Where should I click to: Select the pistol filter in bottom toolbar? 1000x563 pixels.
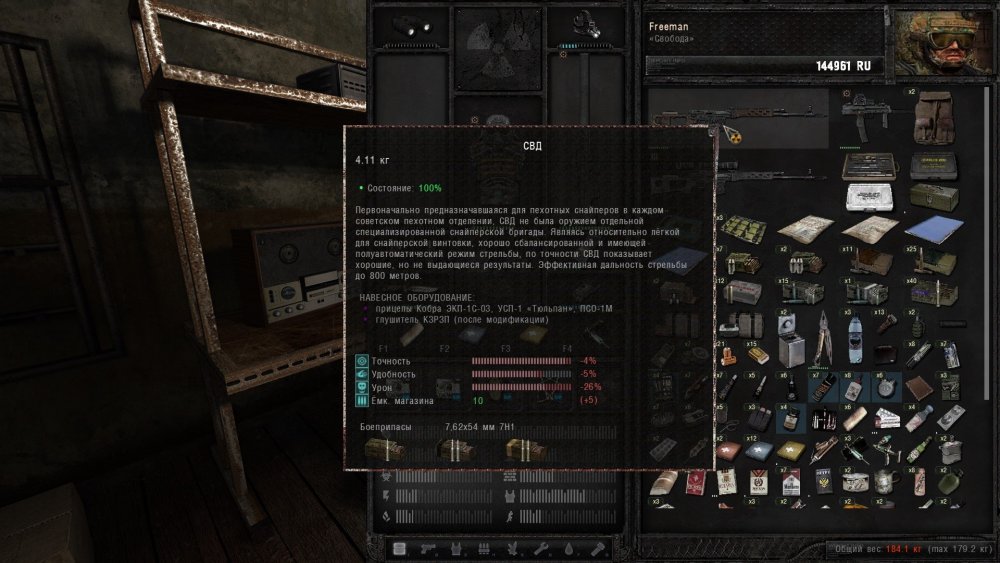pyautogui.click(x=426, y=549)
